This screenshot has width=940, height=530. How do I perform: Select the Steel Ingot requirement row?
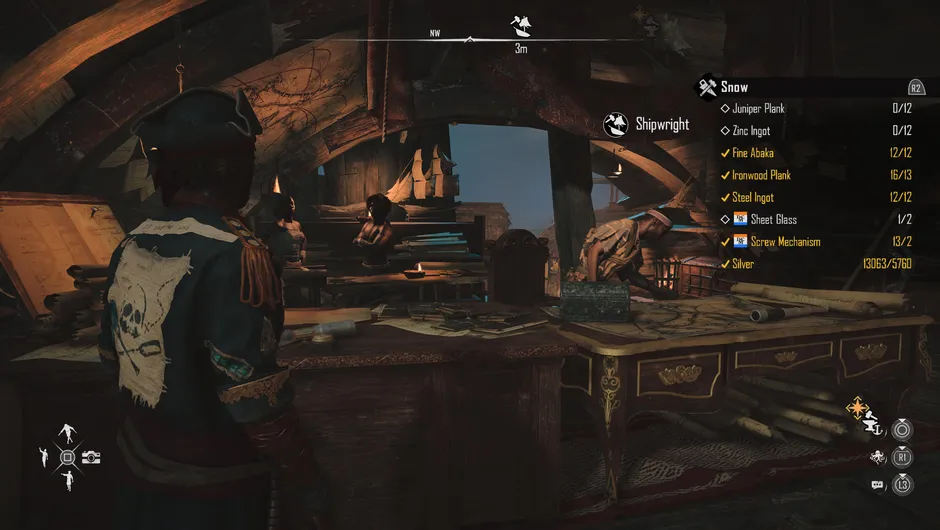coord(753,197)
